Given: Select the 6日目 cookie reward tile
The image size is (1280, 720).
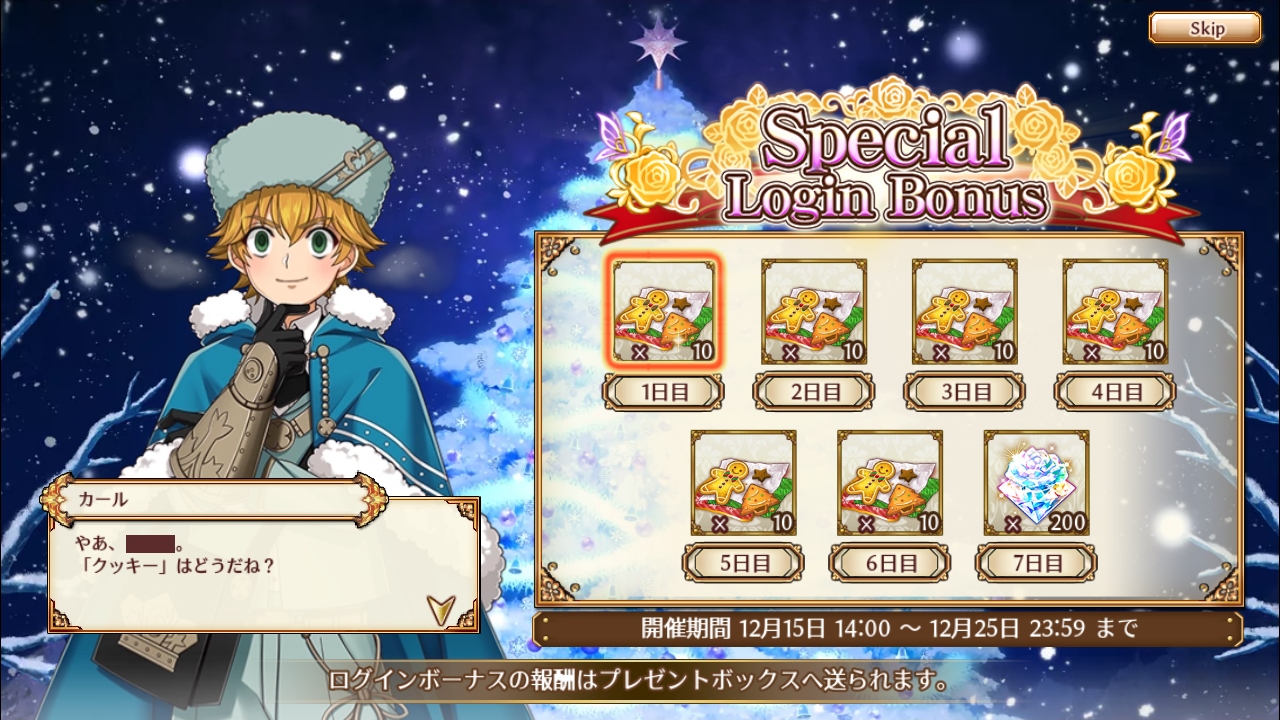Looking at the screenshot, I should pos(889,483).
